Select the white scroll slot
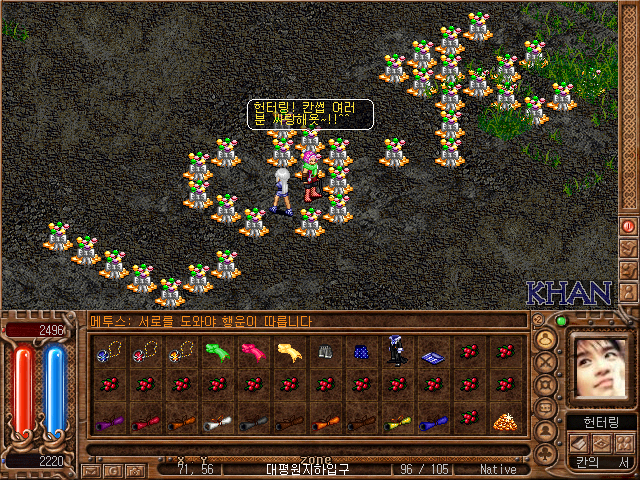Image resolution: width=640 pixels, height=480 pixels. point(216,422)
